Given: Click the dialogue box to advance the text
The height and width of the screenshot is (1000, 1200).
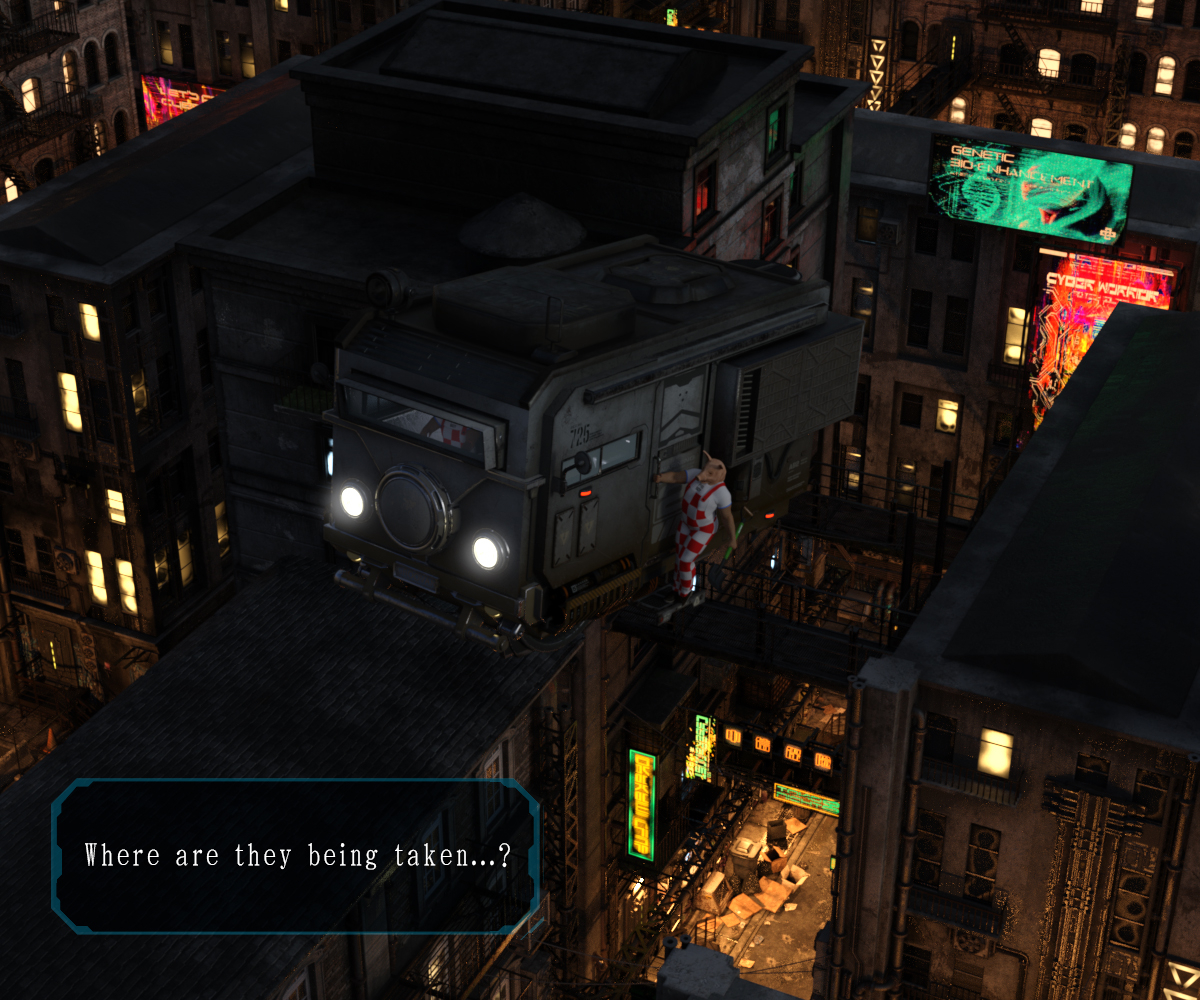Looking at the screenshot, I should (296, 856).
